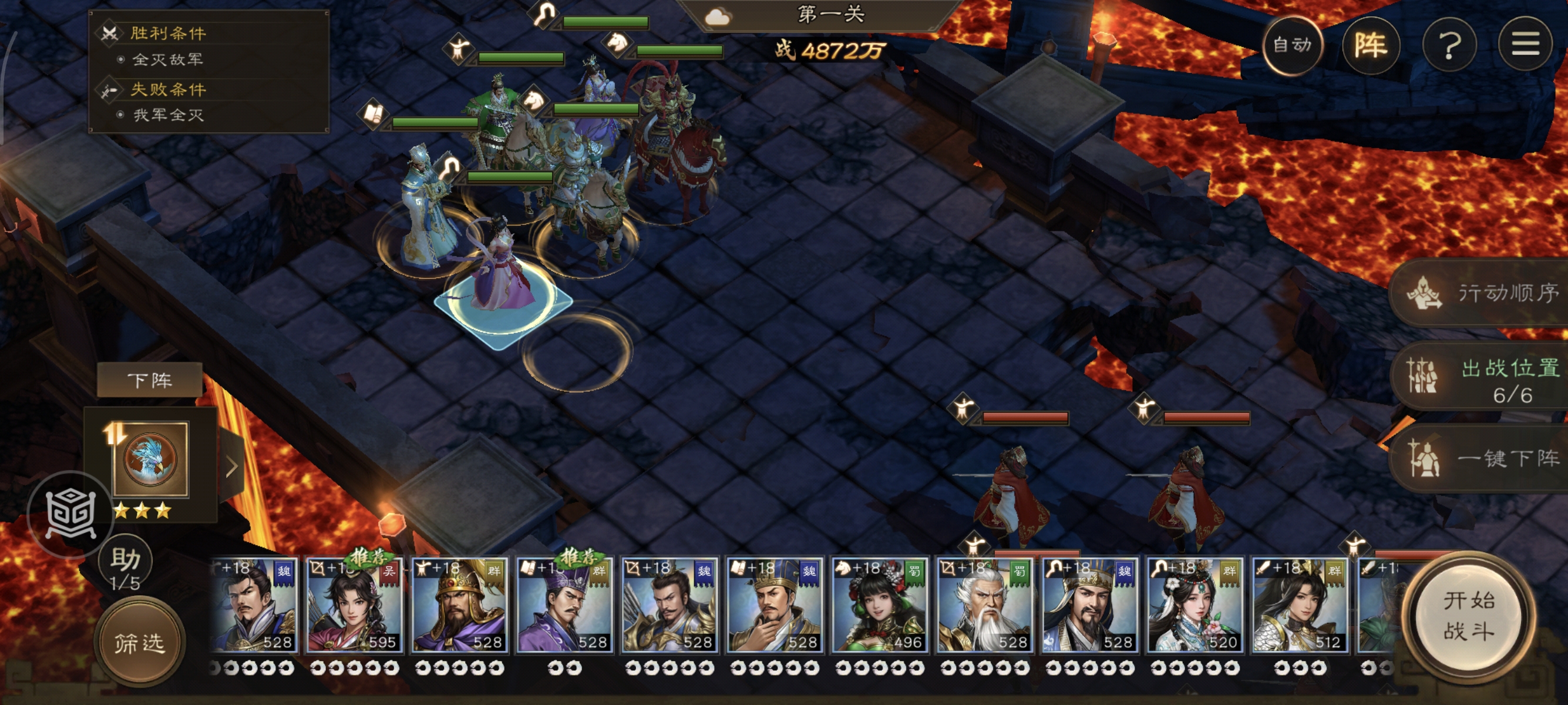Click 下阵 to withdraw selected hero

150,381
